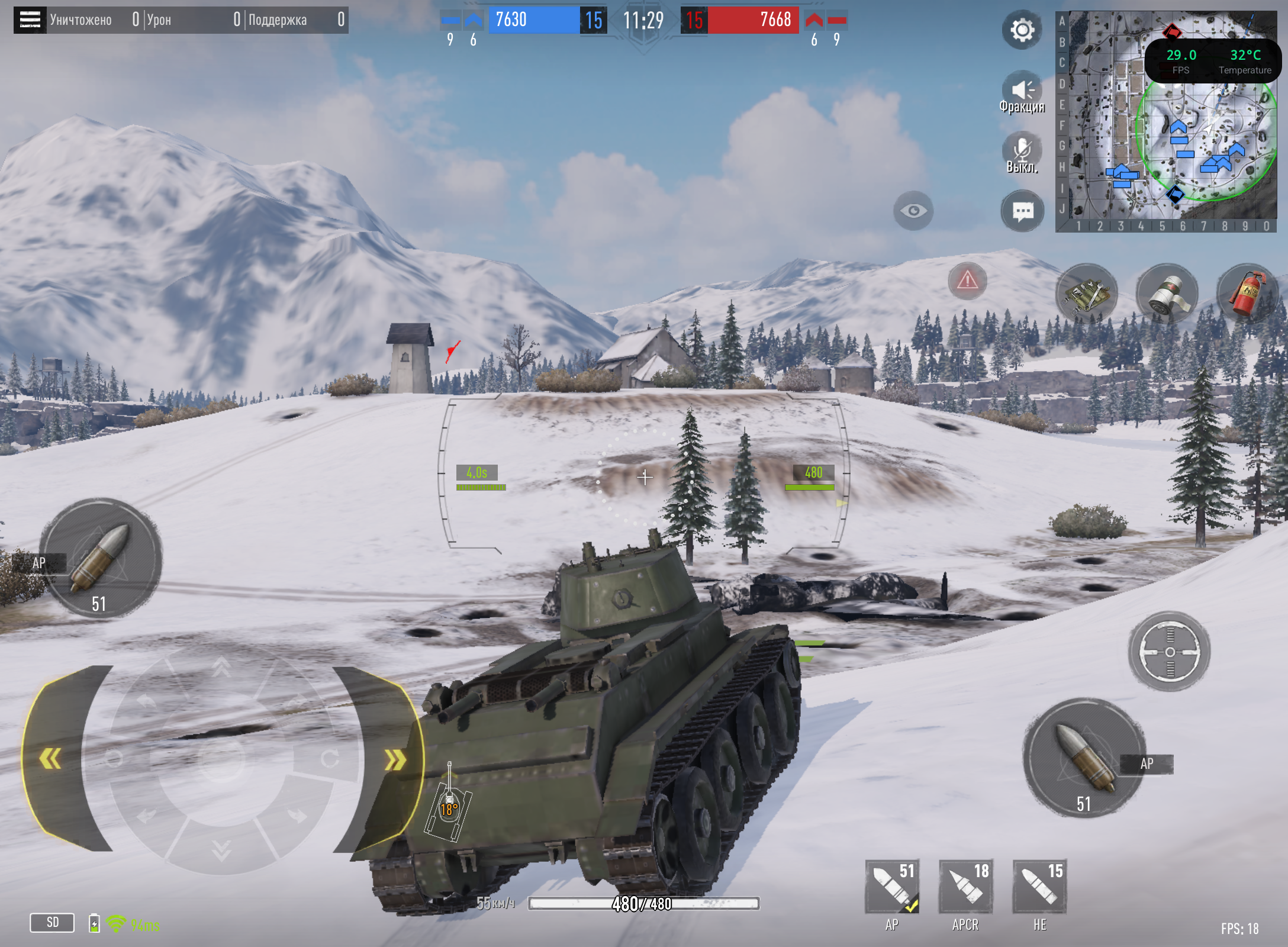1288x947 pixels.
Task: Toggle the SD graphics quality button
Action: 52,922
